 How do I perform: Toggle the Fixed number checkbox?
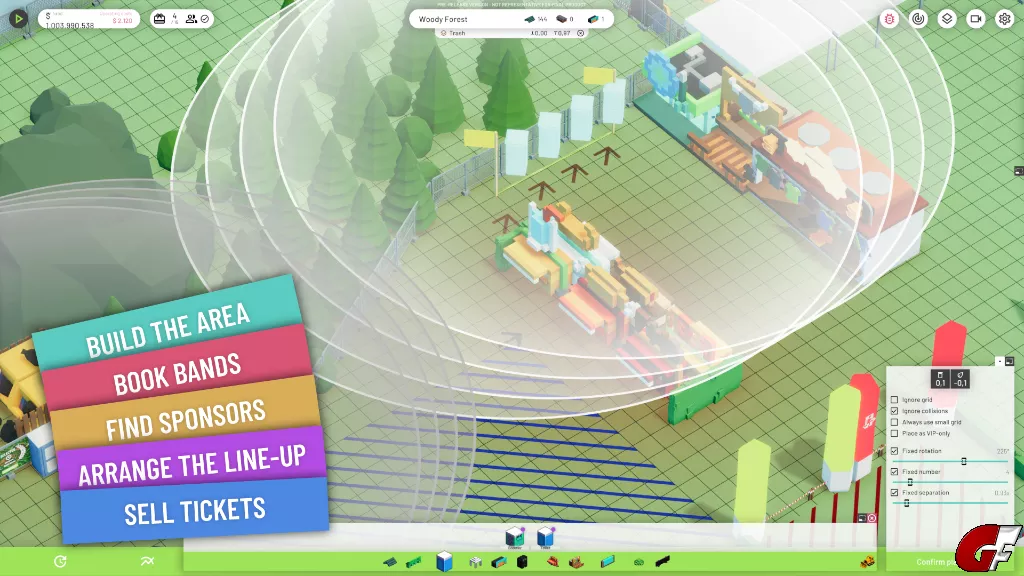click(x=894, y=471)
